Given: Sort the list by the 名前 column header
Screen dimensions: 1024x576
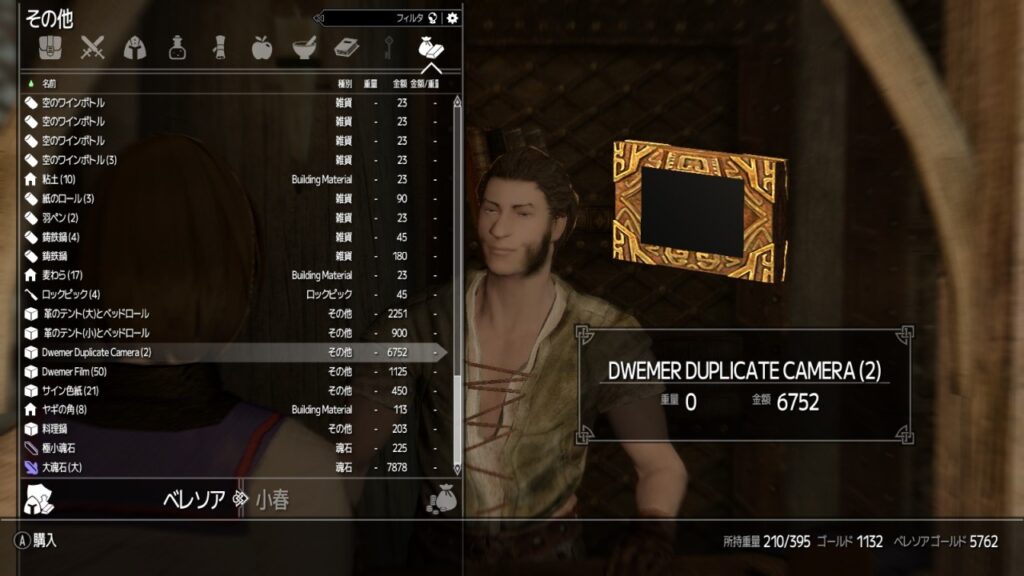Looking at the screenshot, I should click(49, 83).
